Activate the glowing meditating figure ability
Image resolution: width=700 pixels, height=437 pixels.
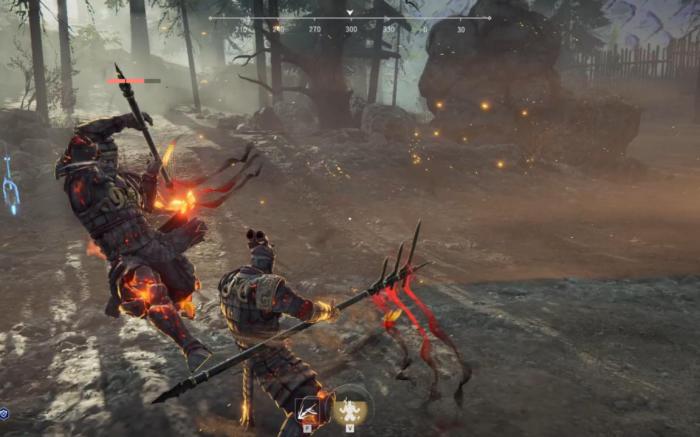point(352,410)
